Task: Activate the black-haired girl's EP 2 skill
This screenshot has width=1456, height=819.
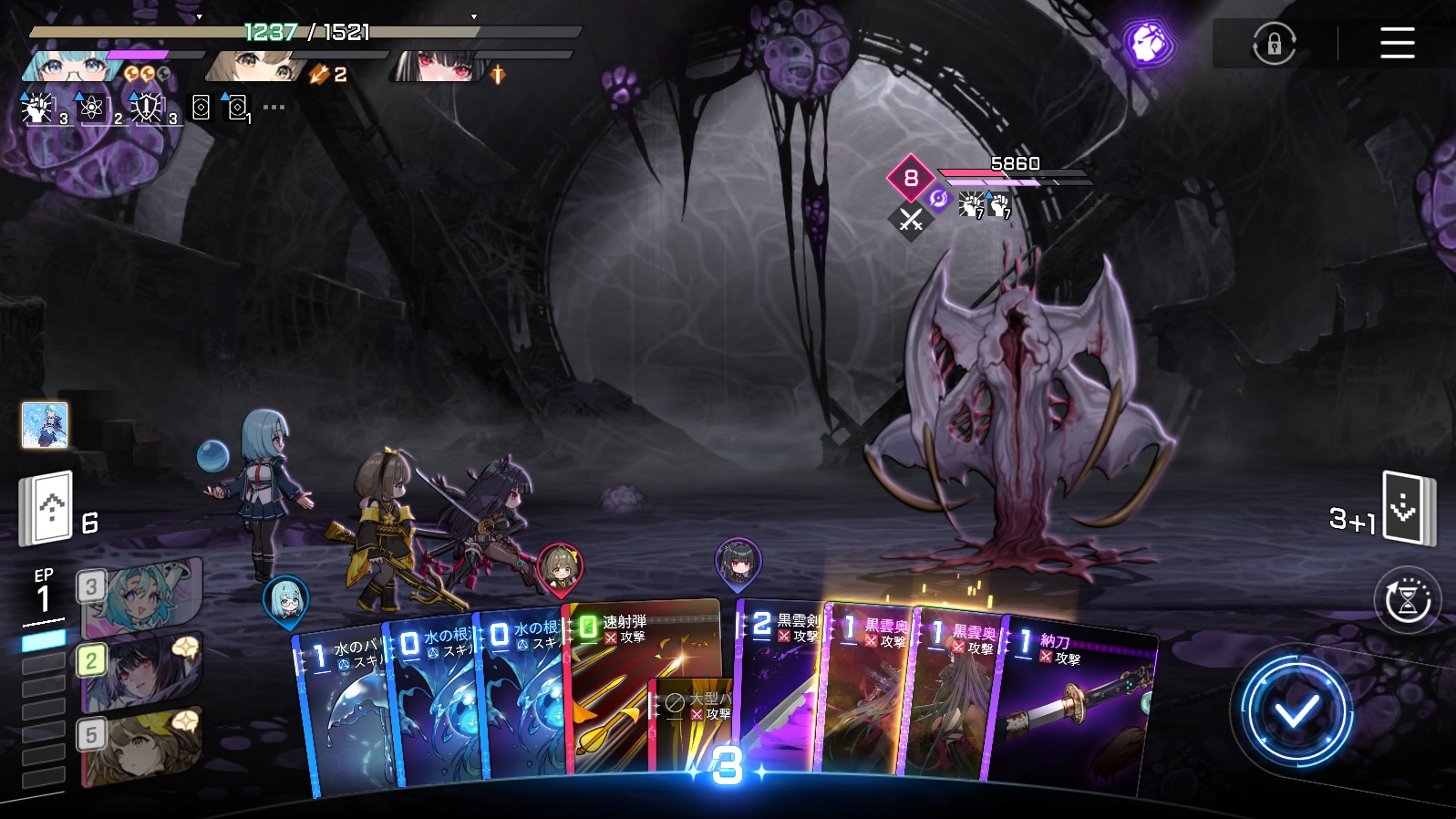Action: pyautogui.click(x=141, y=673)
